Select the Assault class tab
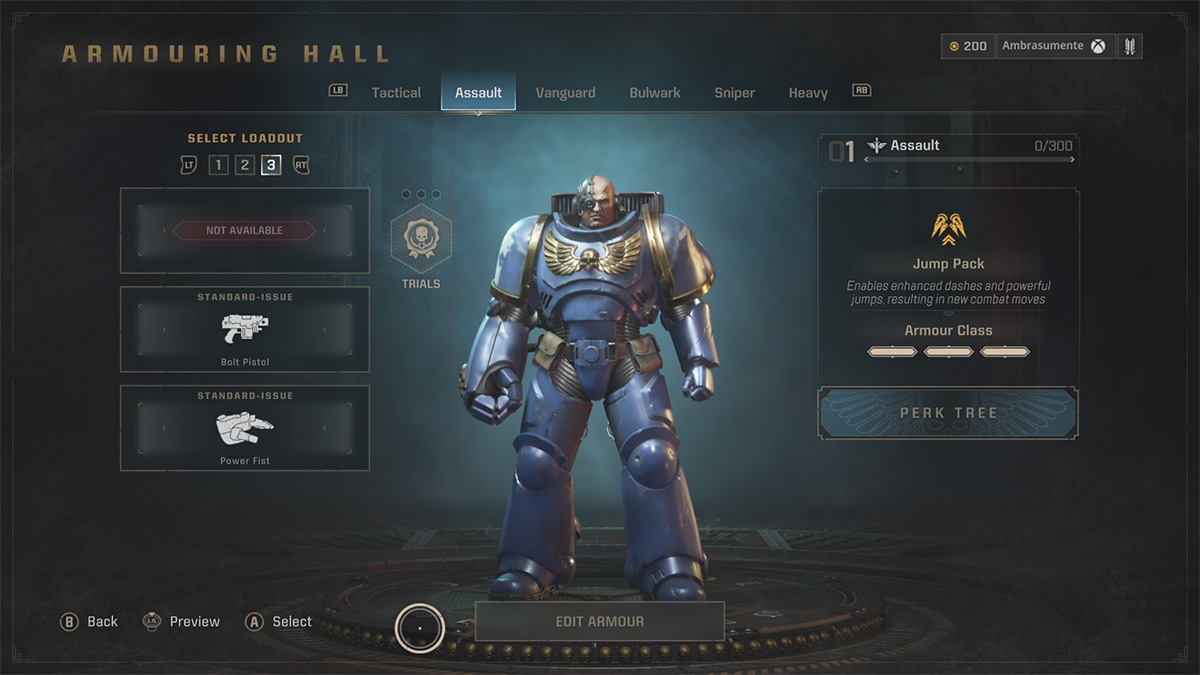 [x=478, y=93]
